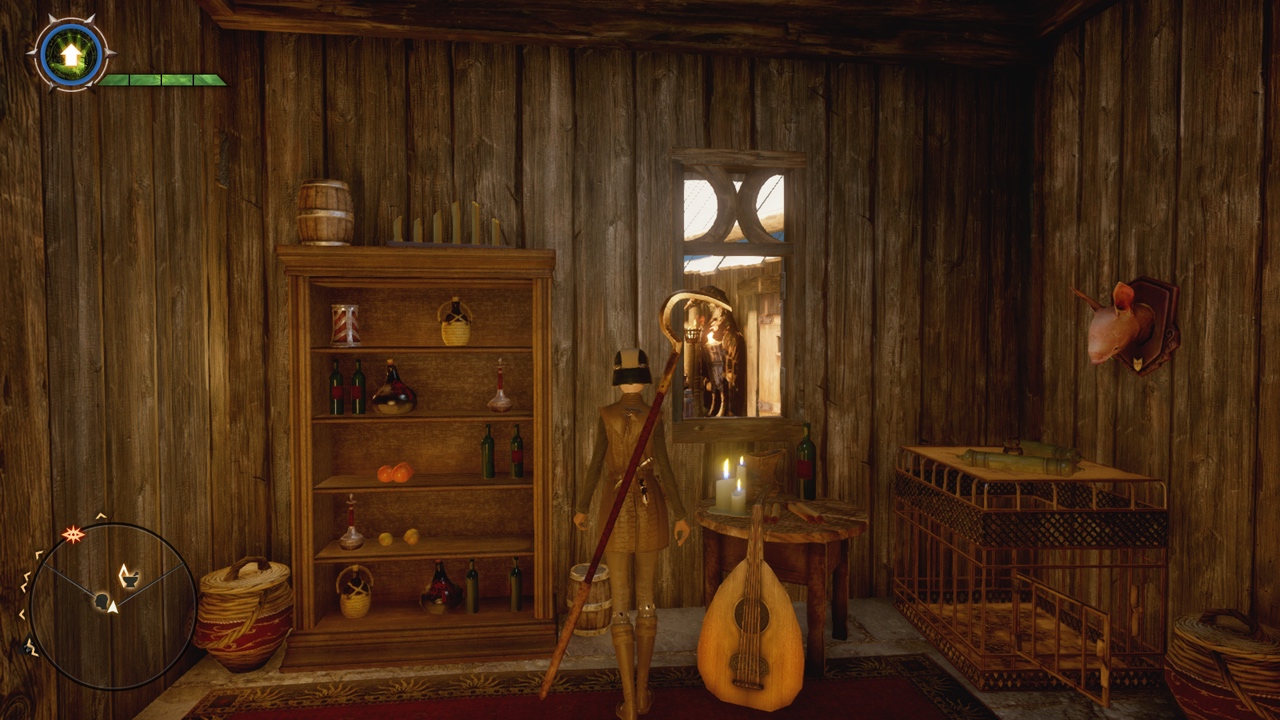1280x720 pixels.
Task: Select the mortar and pestle minimap marker
Action: 128,575
